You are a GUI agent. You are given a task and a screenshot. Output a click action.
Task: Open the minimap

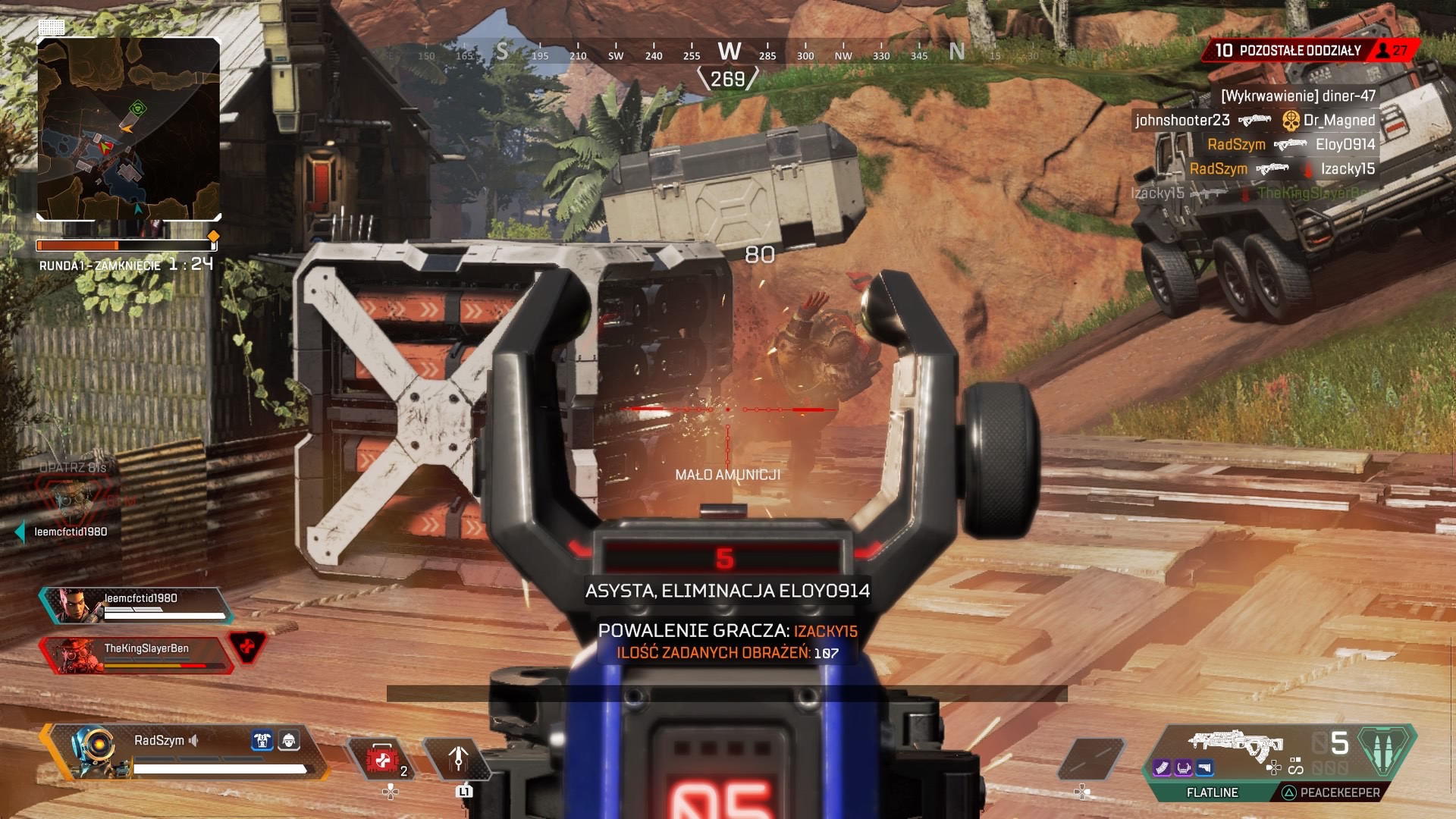(x=129, y=129)
